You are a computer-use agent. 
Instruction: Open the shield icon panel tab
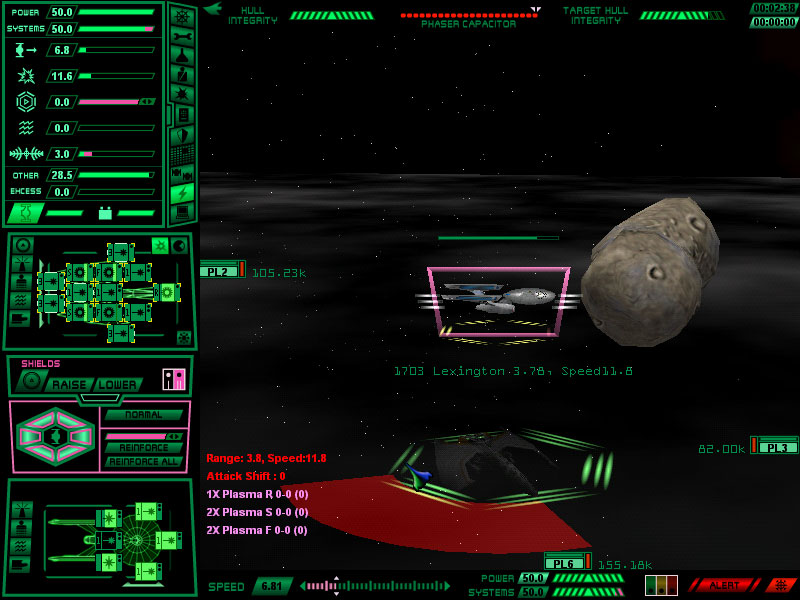(x=182, y=134)
